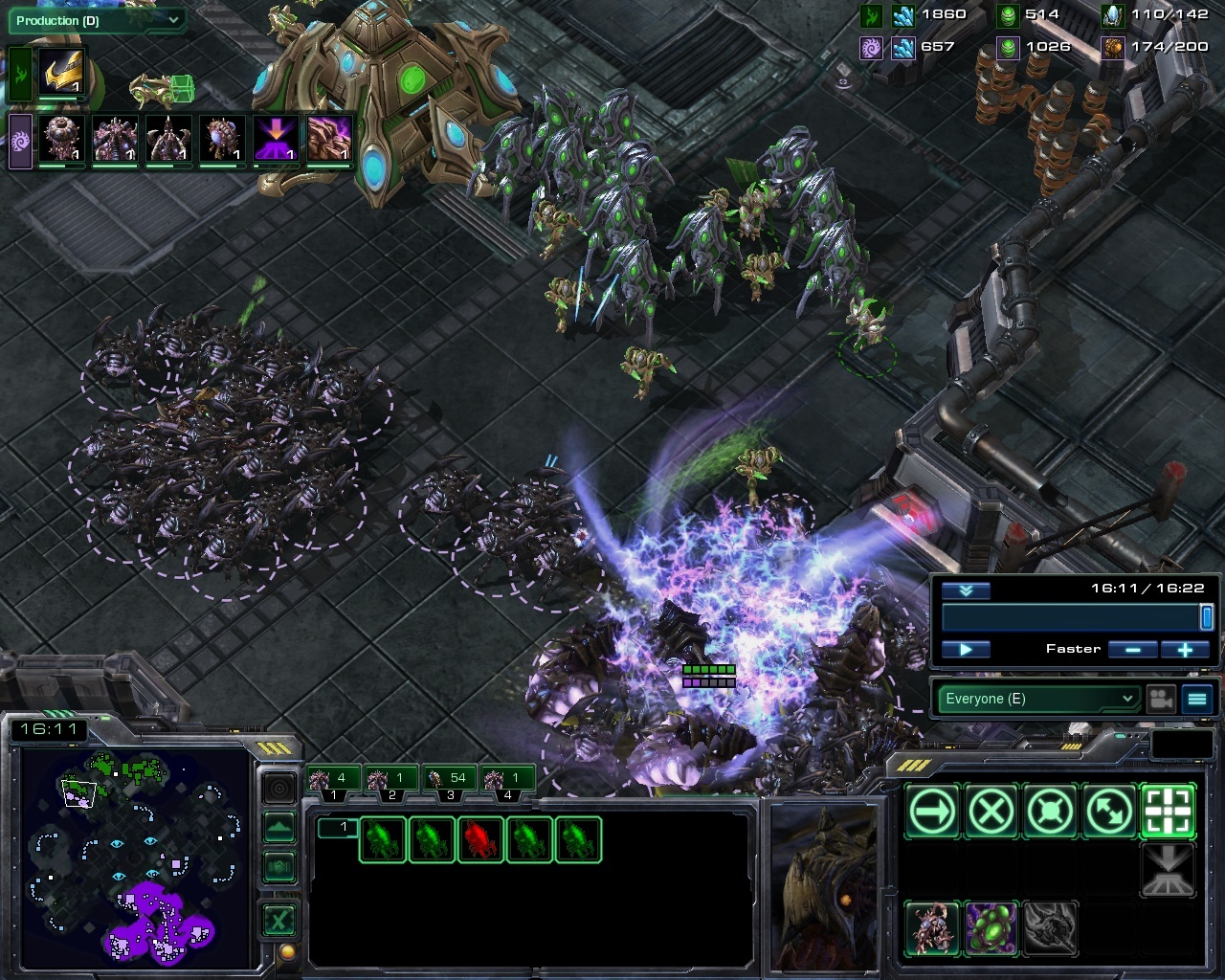
Task: Select control group 3 with 54 units
Action: click(x=449, y=780)
